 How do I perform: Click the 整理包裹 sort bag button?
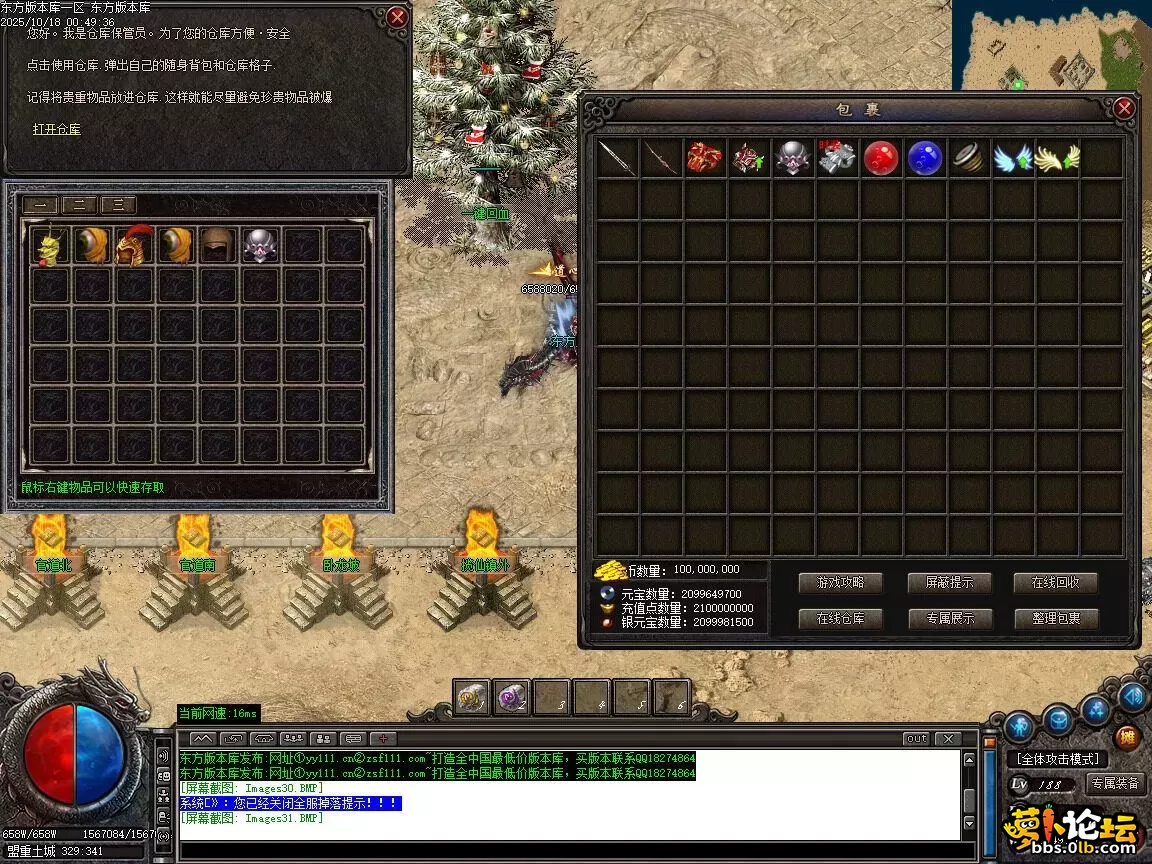click(1056, 619)
